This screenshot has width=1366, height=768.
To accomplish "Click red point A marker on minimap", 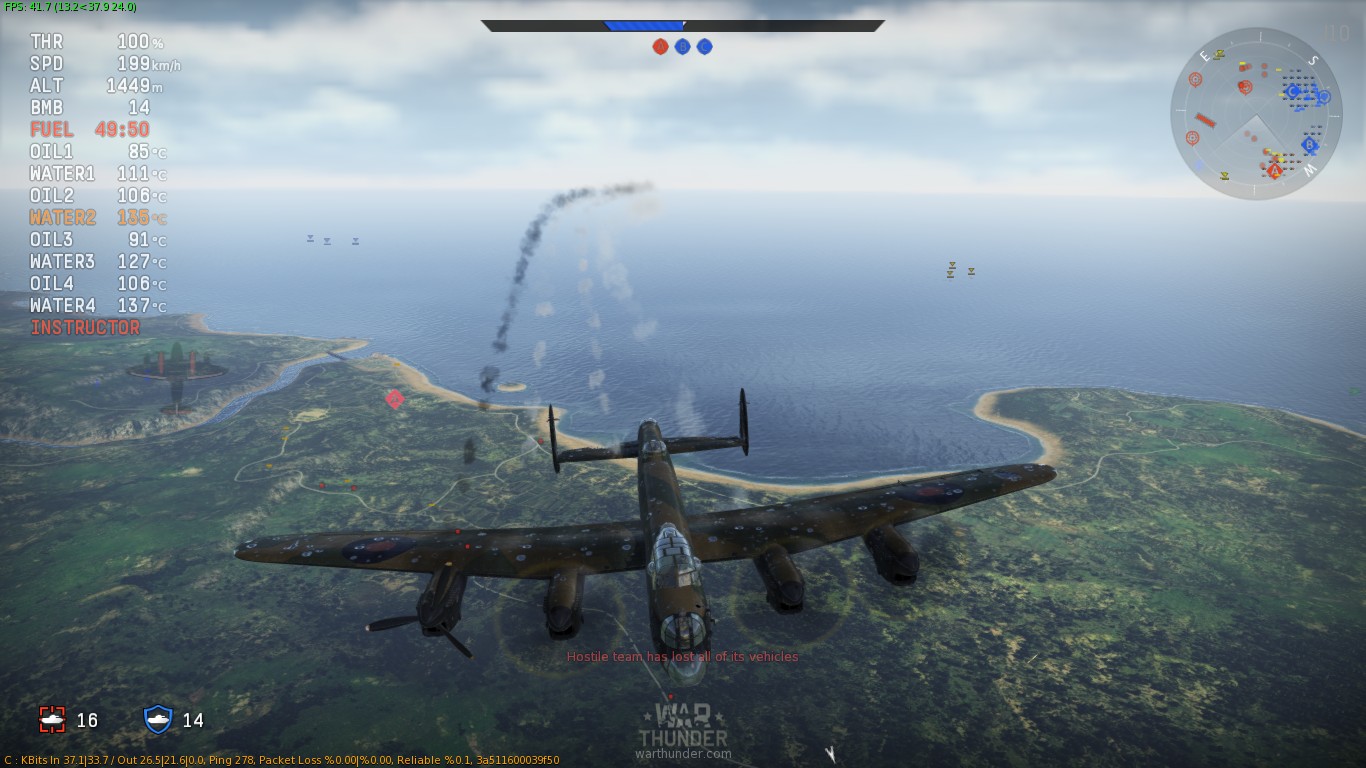I will (x=1274, y=171).
